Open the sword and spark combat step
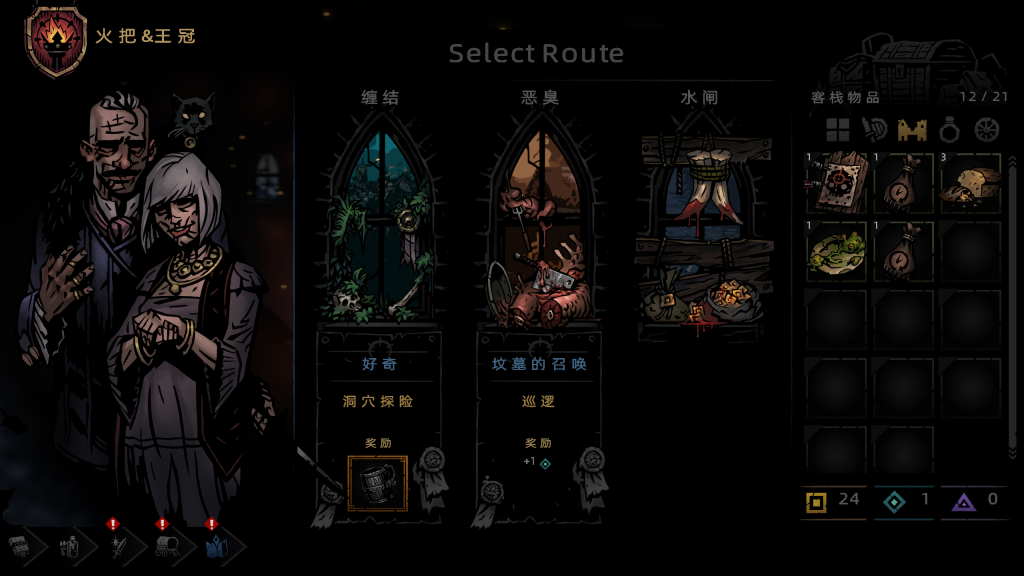This screenshot has width=1024, height=576. 115,547
